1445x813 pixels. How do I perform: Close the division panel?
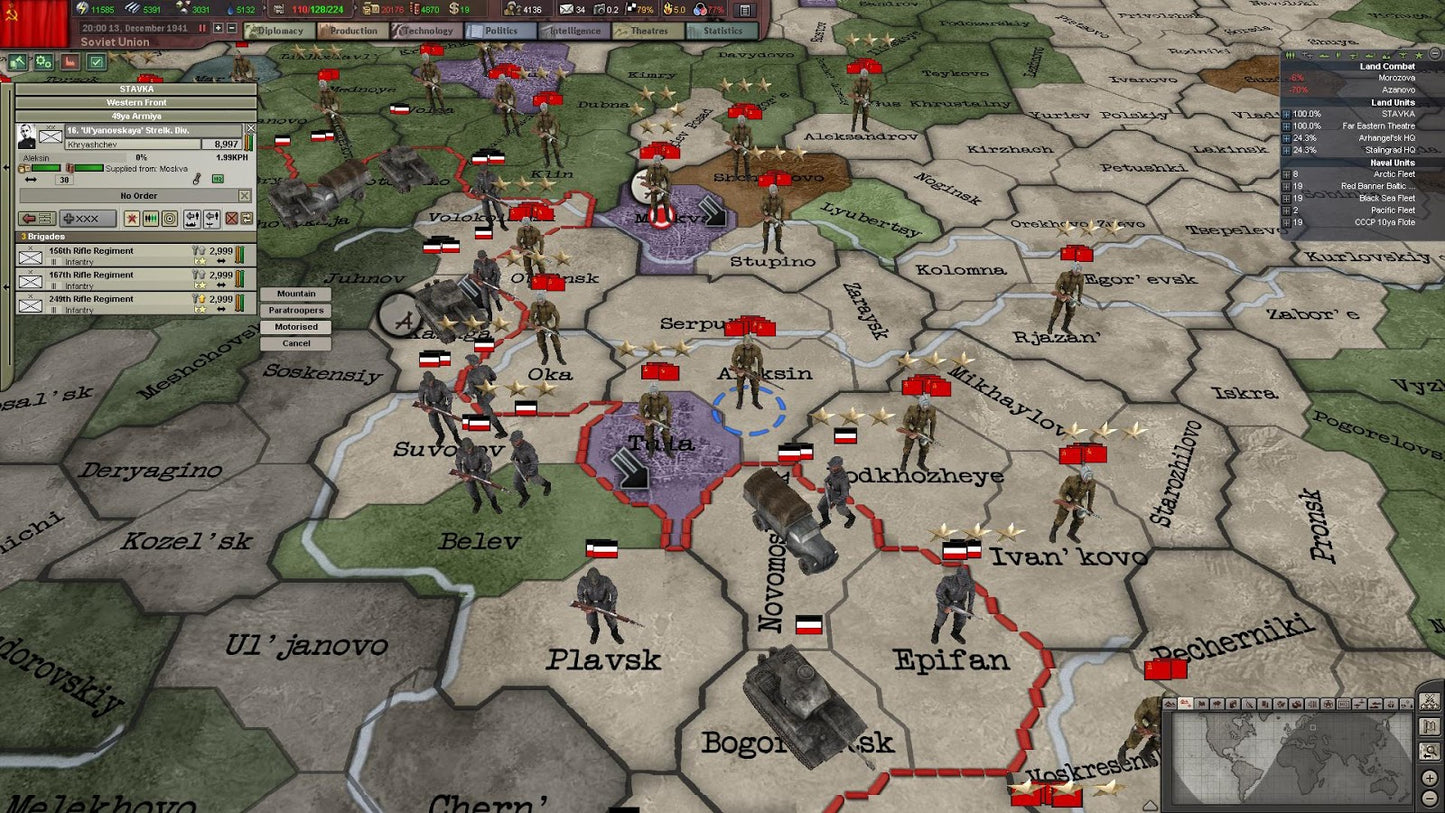coord(250,128)
